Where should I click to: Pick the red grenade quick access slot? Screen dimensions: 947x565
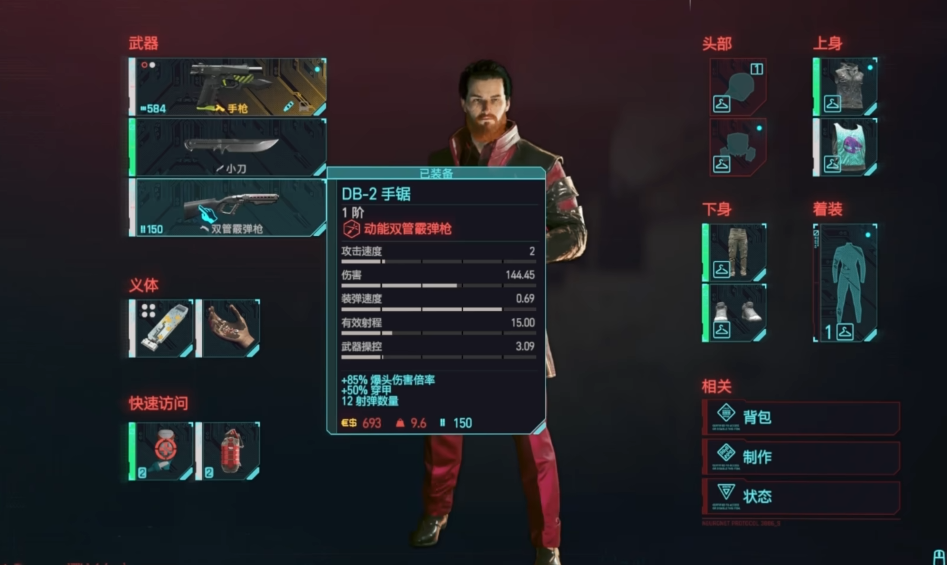[x=229, y=450]
